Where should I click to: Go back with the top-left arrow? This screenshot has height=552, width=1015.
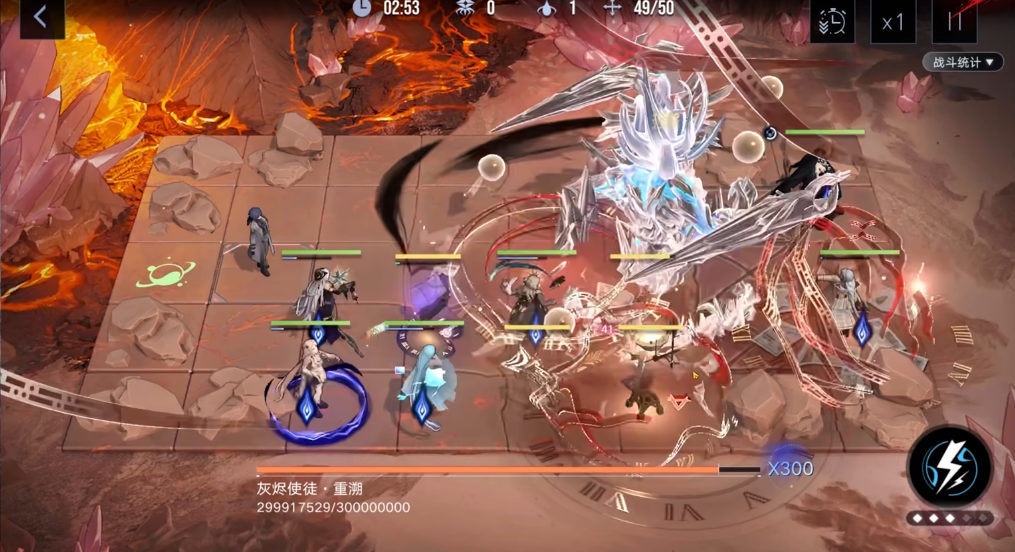[41, 17]
